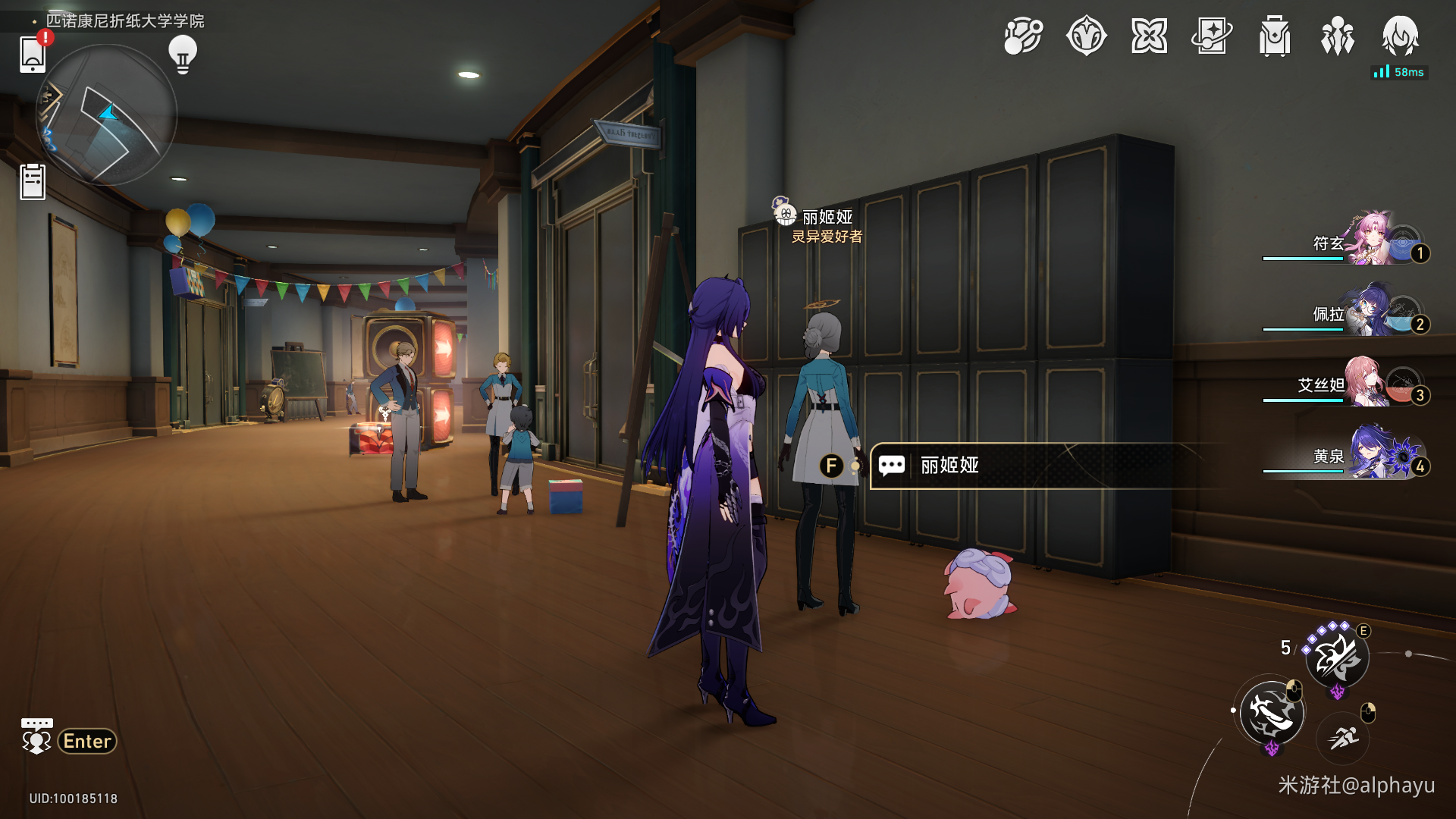
Task: Open the backpack inventory icon
Action: click(x=1275, y=36)
